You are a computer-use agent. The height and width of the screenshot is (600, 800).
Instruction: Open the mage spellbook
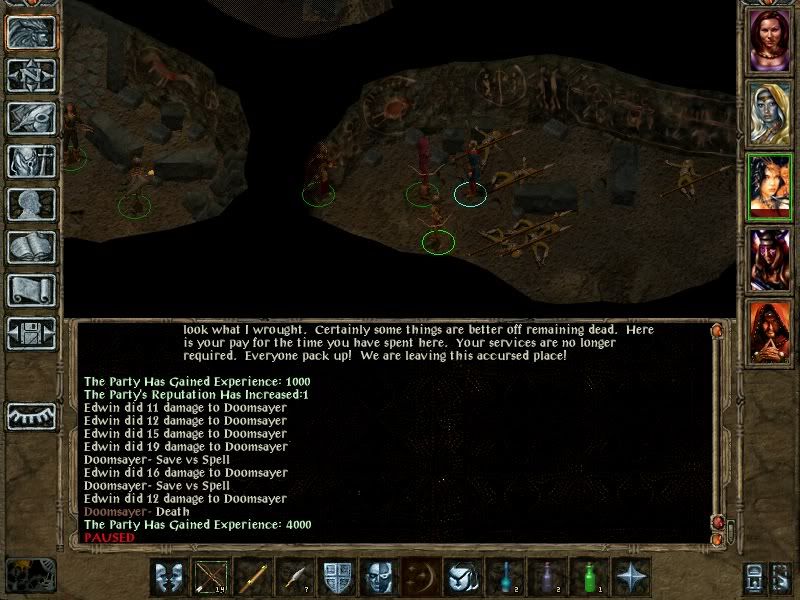click(30, 247)
